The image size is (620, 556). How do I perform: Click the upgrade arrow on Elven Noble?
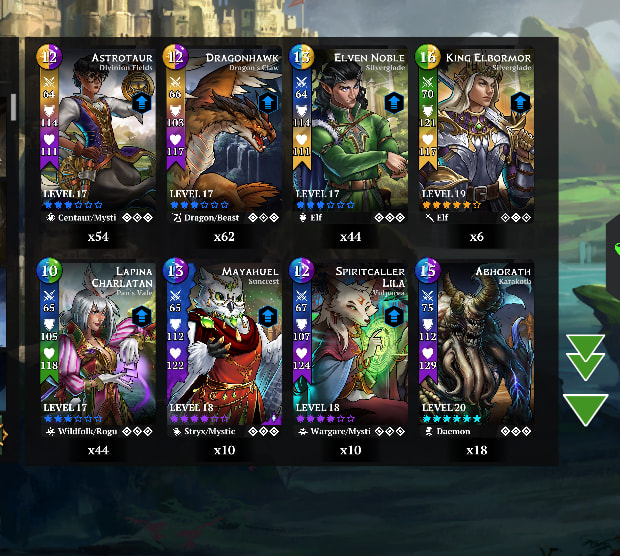click(394, 102)
